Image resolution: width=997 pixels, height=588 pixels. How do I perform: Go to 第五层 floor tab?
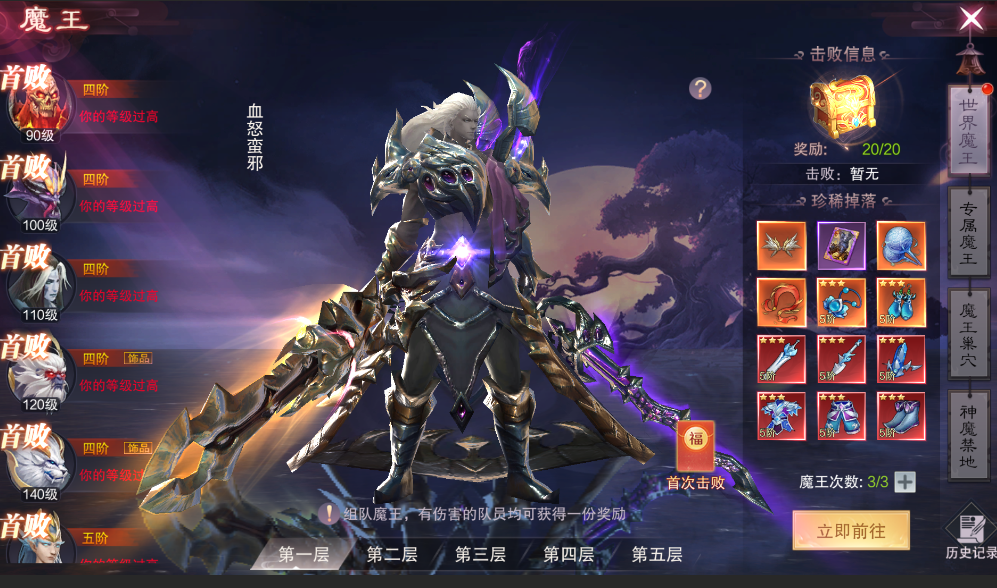tap(656, 554)
